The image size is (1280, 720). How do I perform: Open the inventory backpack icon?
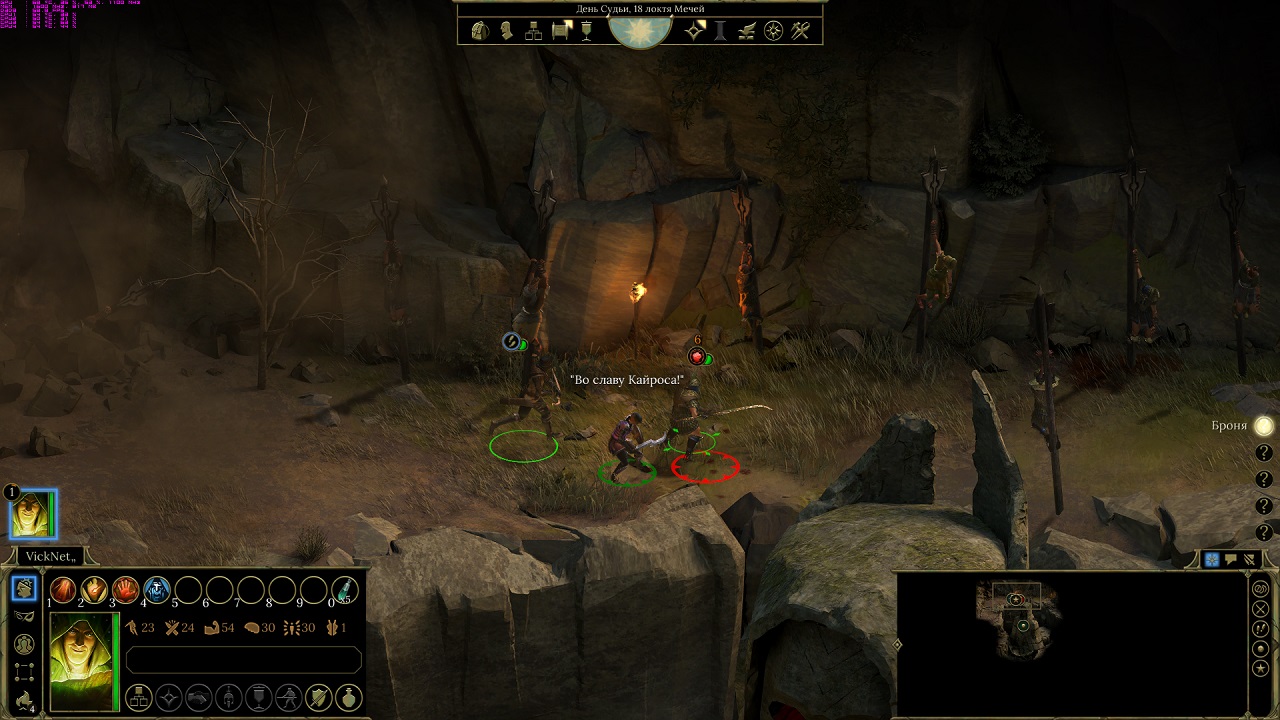pyautogui.click(x=480, y=31)
